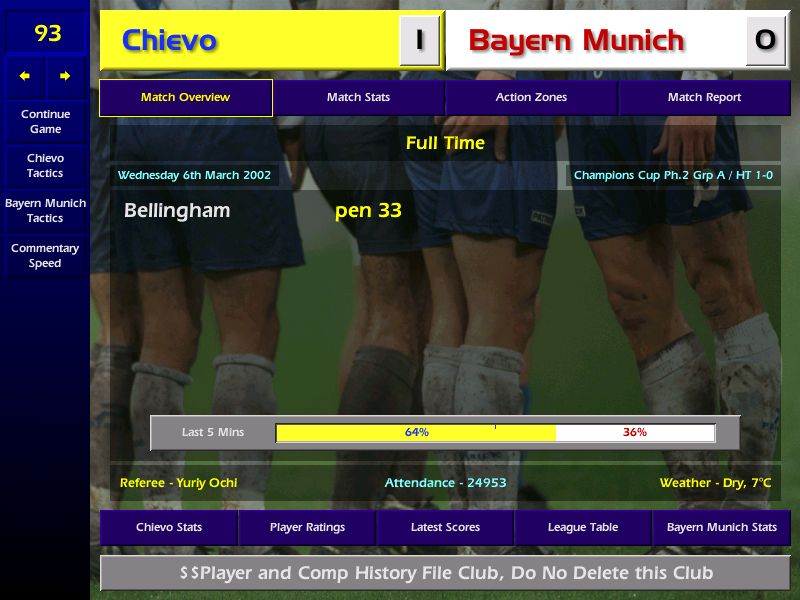The image size is (800, 600).
Task: View Chievo Stats
Action: [169, 527]
